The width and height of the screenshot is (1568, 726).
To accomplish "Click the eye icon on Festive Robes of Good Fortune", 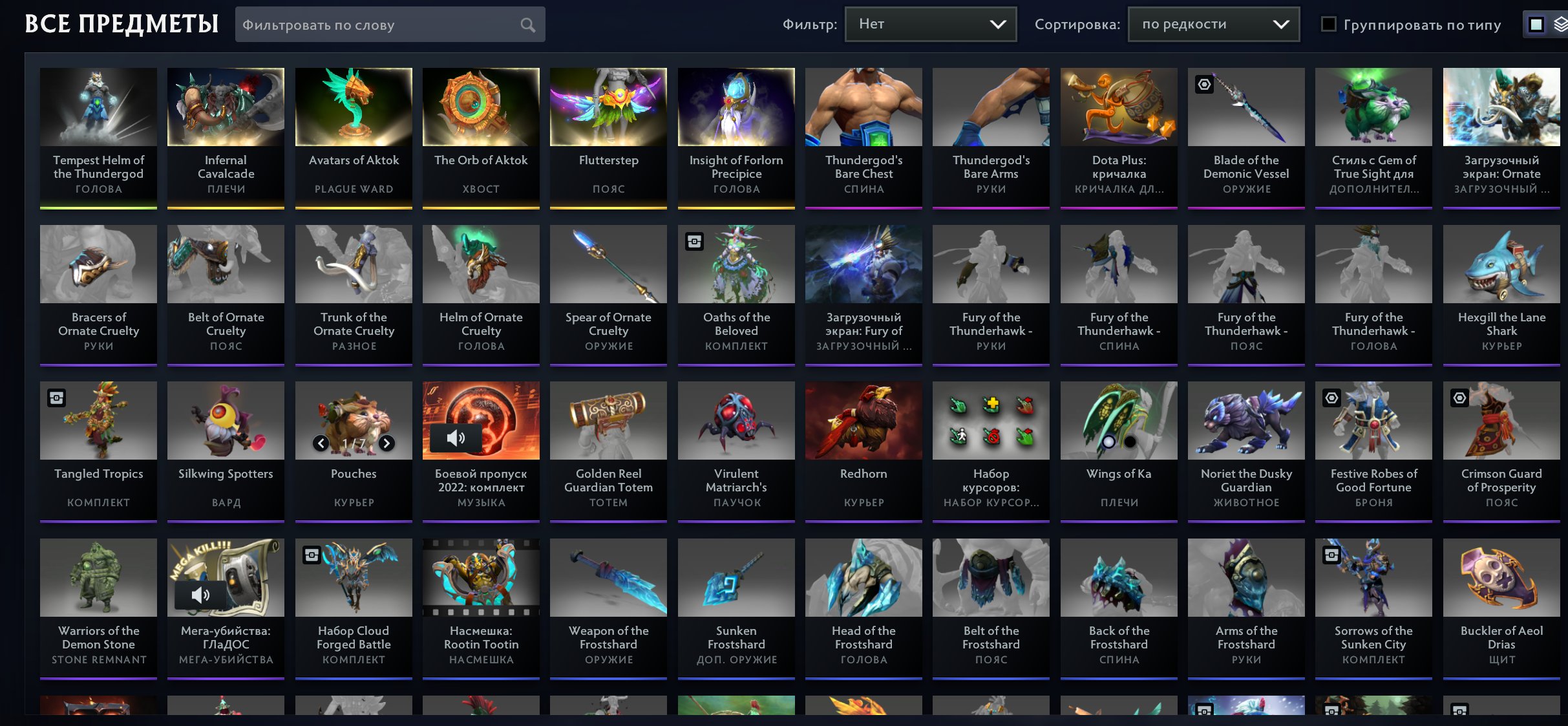I will 1330,398.
